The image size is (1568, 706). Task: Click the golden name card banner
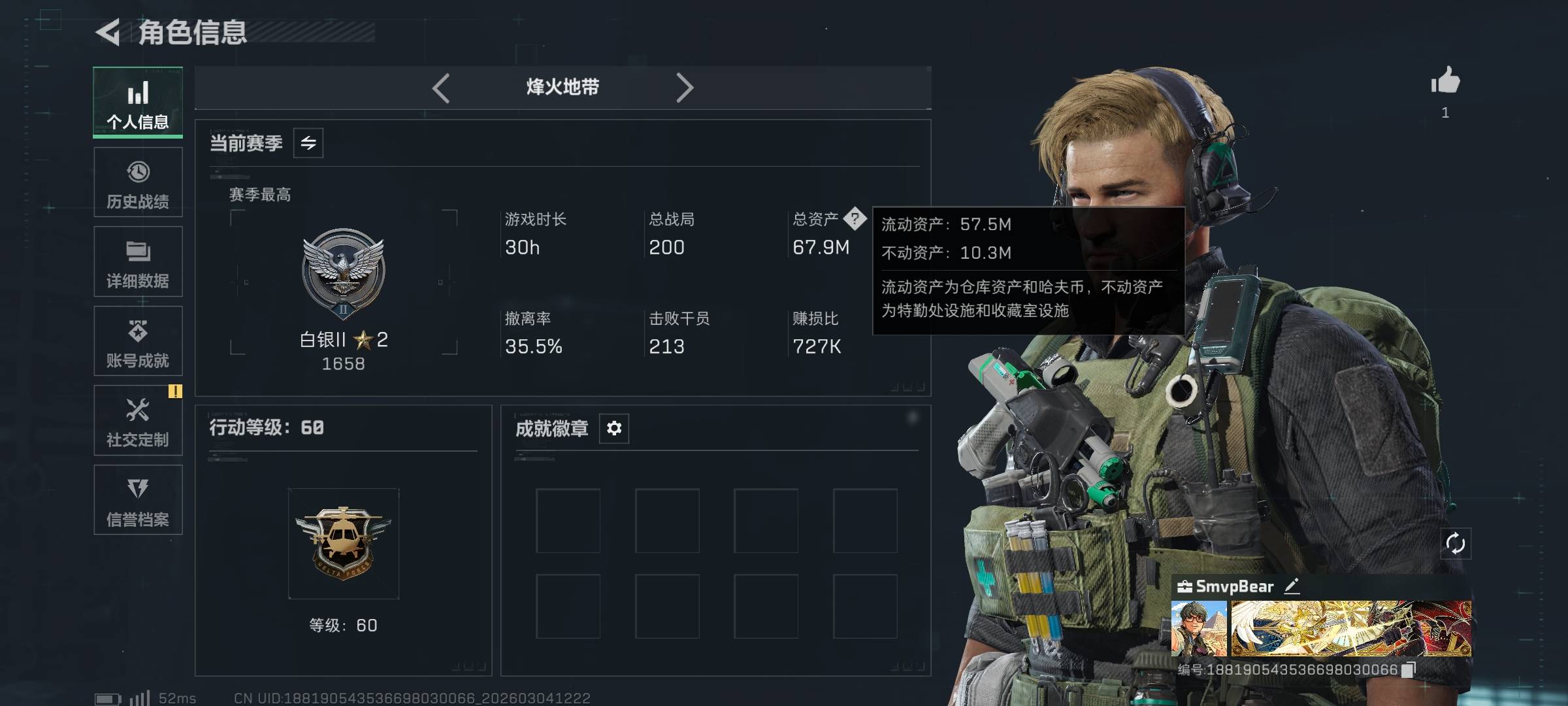(x=1351, y=629)
